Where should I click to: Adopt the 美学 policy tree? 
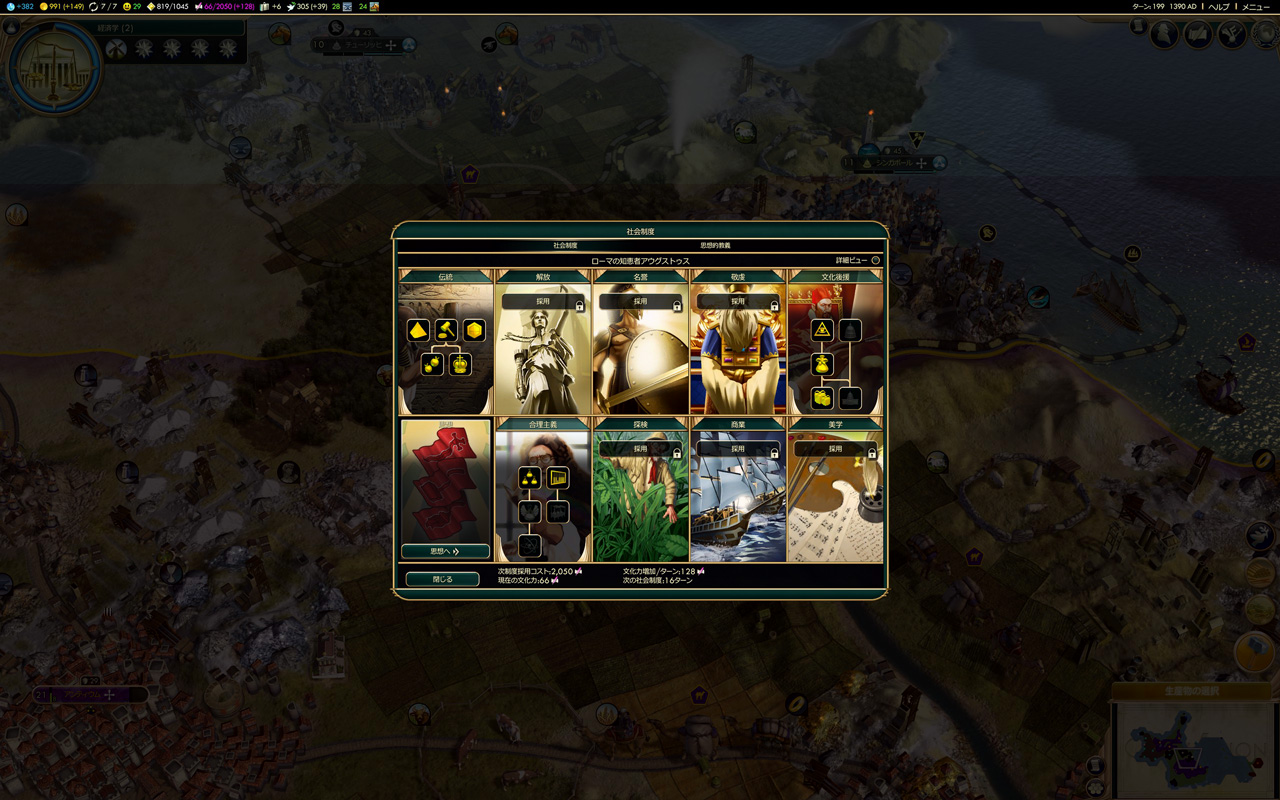[835, 449]
